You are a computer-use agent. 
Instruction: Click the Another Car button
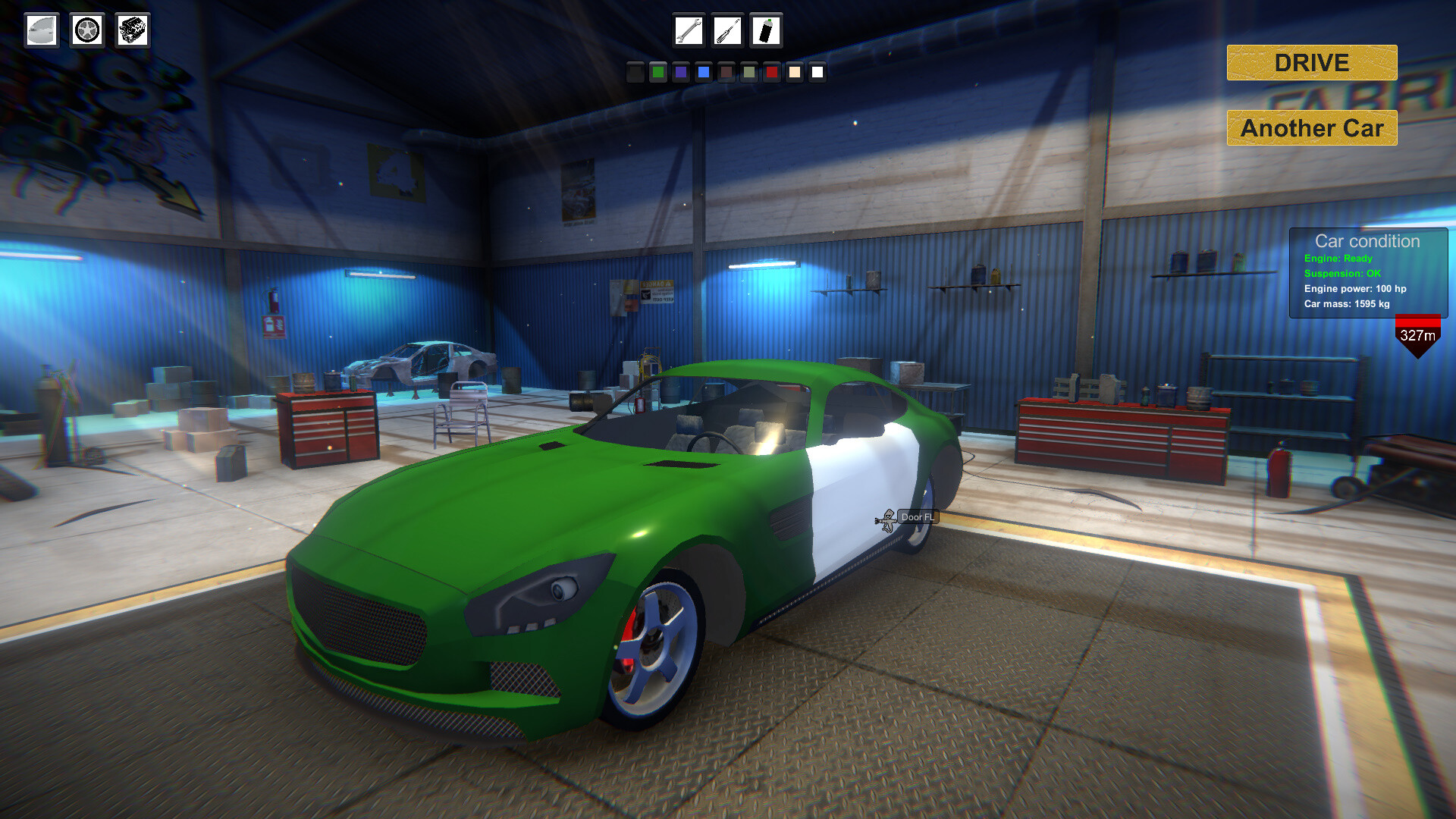click(x=1311, y=128)
